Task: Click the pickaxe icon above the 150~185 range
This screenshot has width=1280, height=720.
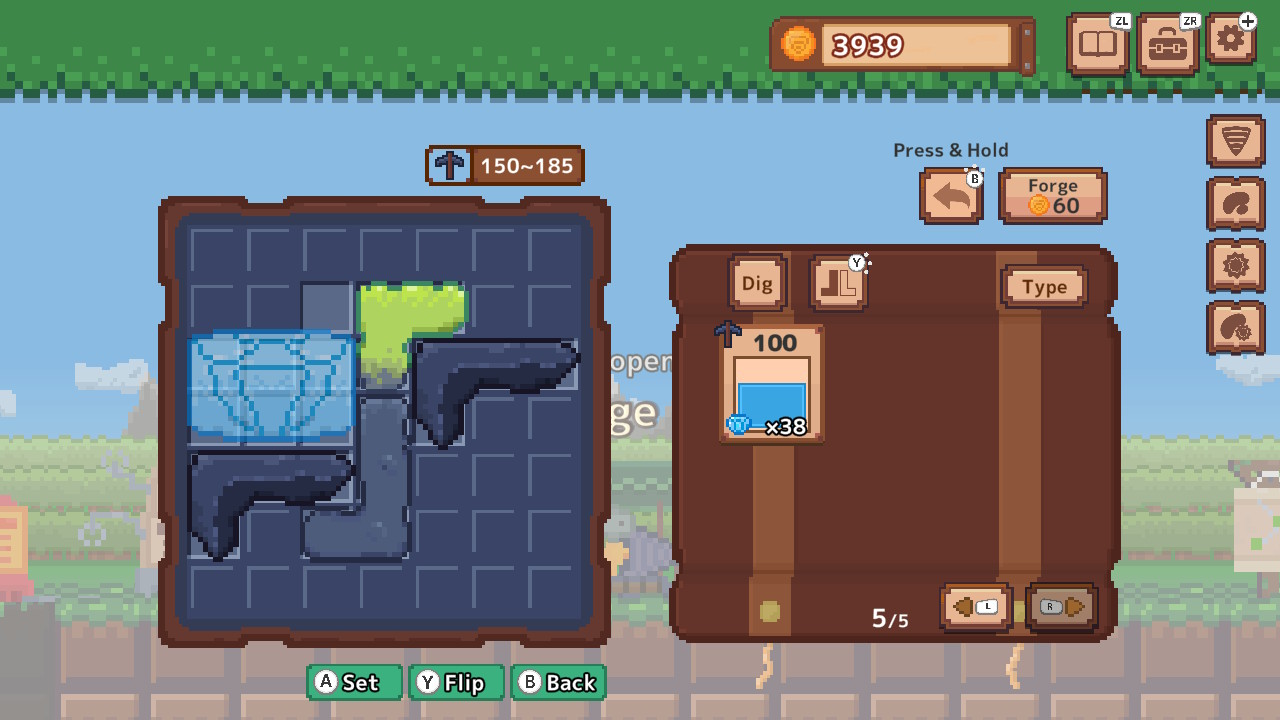Action: click(x=449, y=166)
